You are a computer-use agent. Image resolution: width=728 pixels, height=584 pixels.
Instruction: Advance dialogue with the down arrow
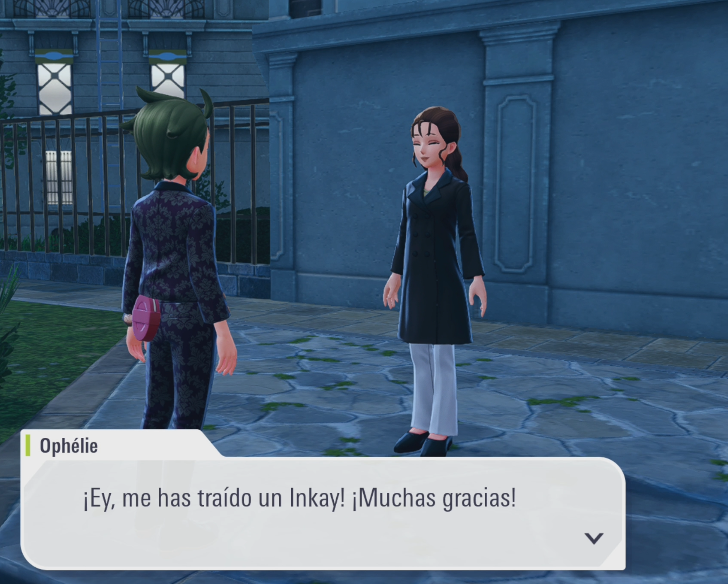594,538
